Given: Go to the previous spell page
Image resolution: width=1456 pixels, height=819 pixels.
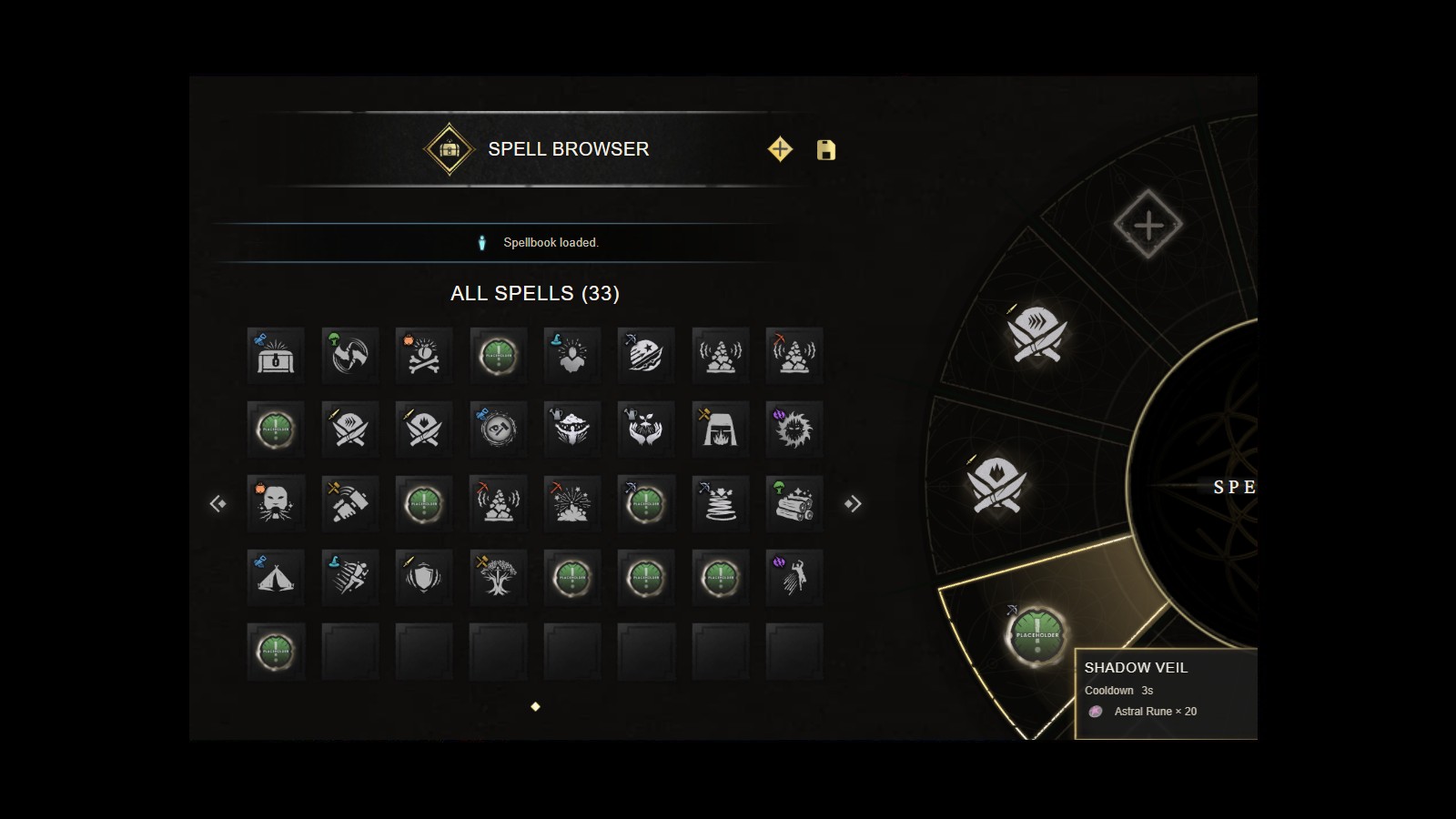Looking at the screenshot, I should tap(218, 503).
